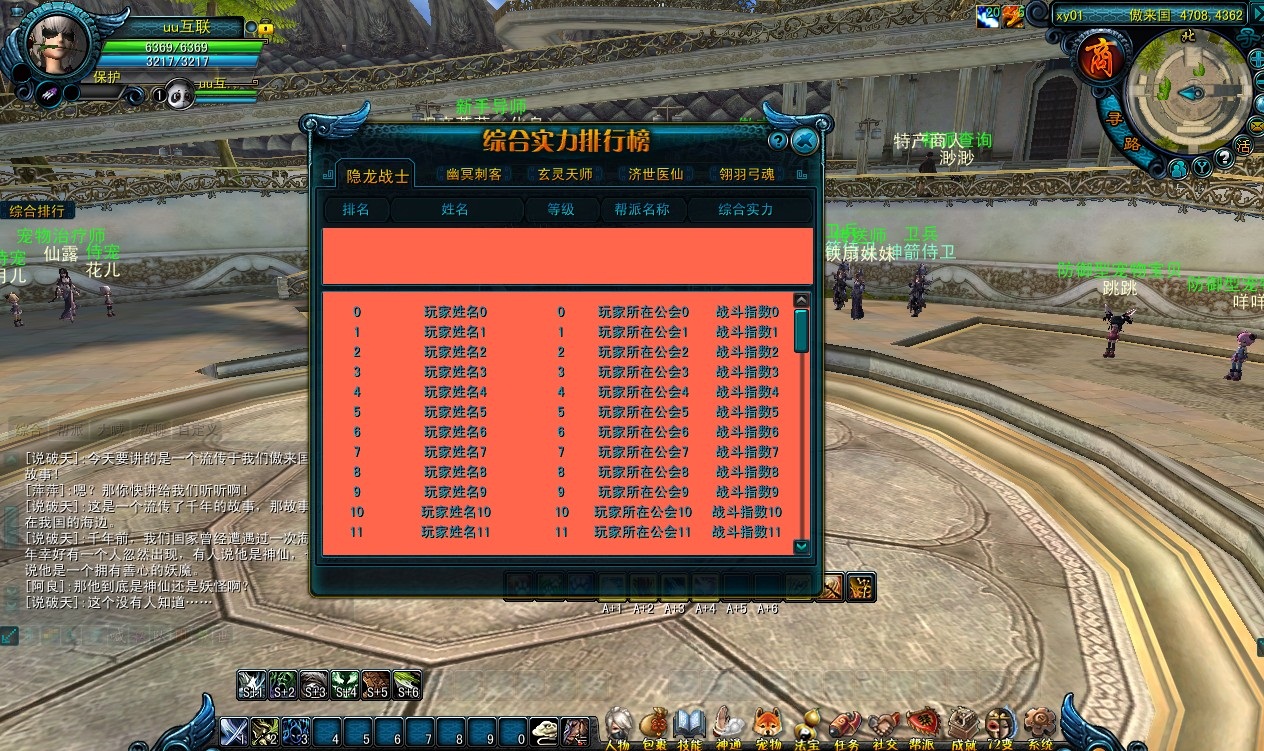Open the 系统 system settings gear
The image size is (1264, 751).
pyautogui.click(x=1040, y=726)
